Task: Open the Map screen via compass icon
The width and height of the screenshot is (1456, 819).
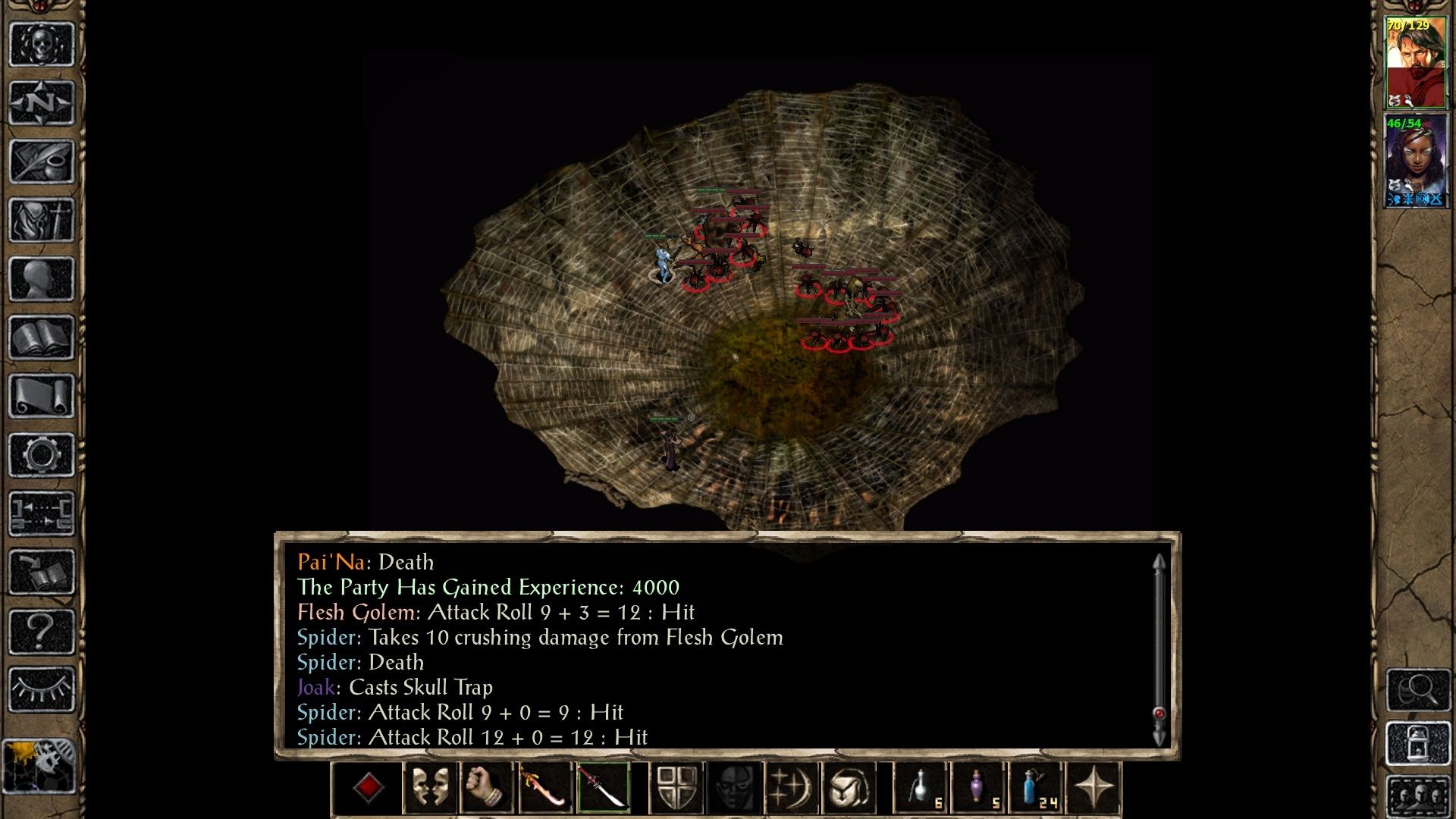Action: (42, 102)
